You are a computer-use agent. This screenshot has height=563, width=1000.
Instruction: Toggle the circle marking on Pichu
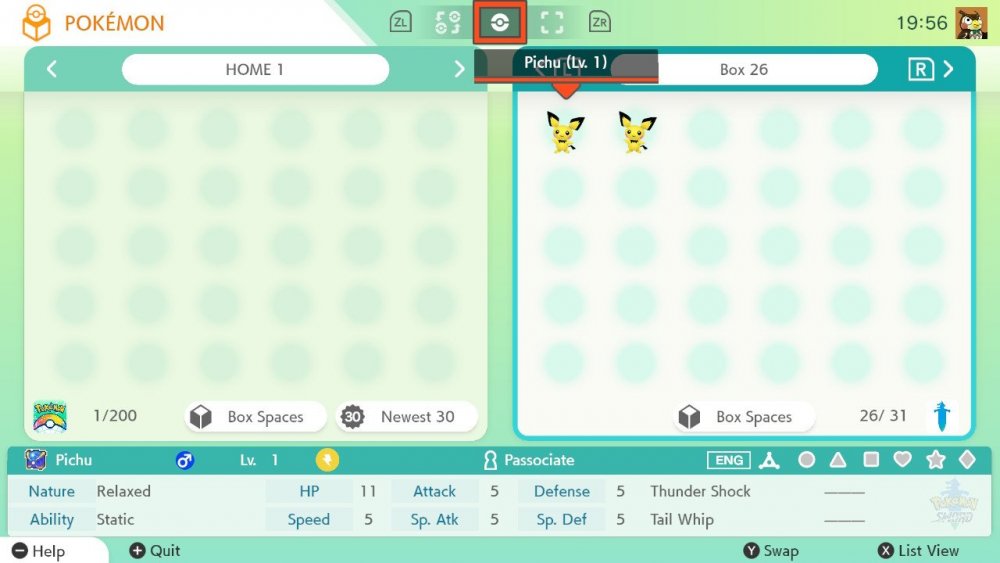point(807,460)
